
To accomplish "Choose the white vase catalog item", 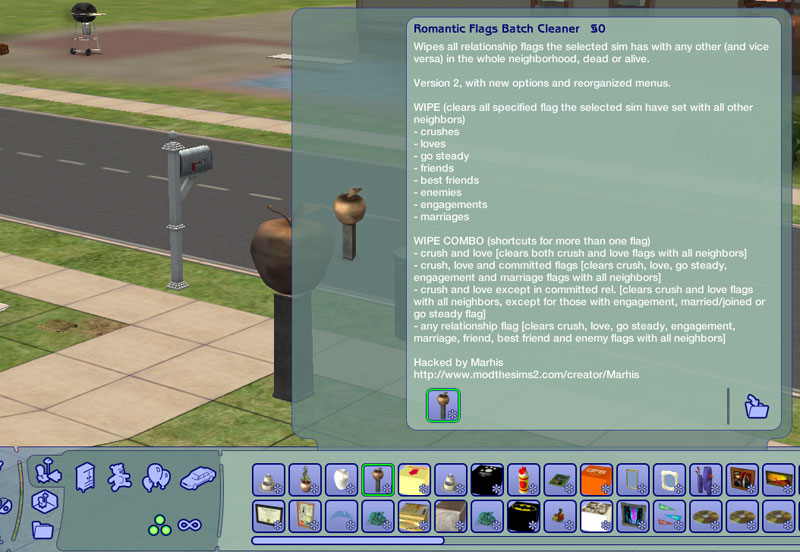I will (341, 480).
